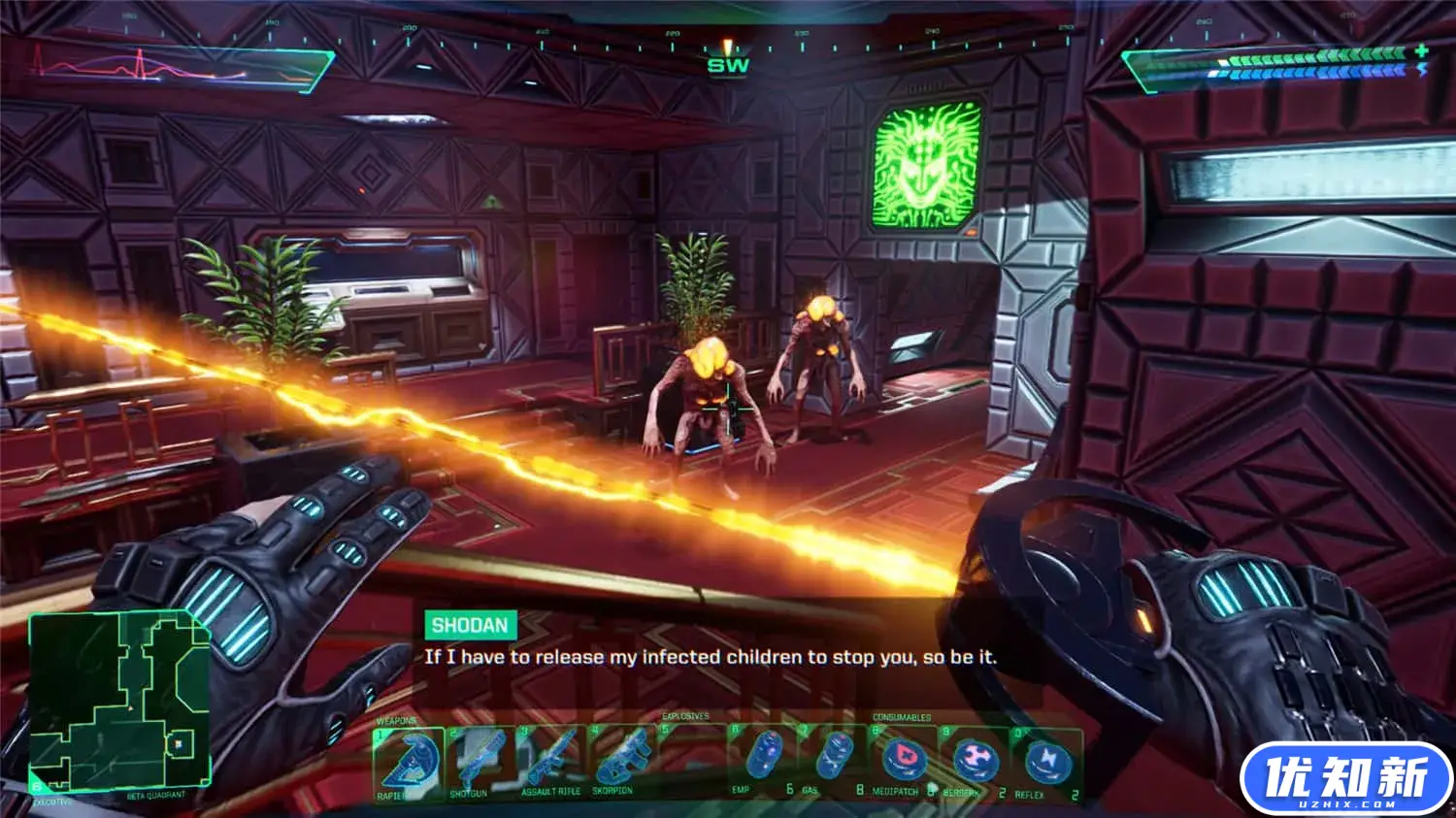Image resolution: width=1456 pixels, height=818 pixels.
Task: Select the EMP grenade slot
Action: tap(764, 762)
